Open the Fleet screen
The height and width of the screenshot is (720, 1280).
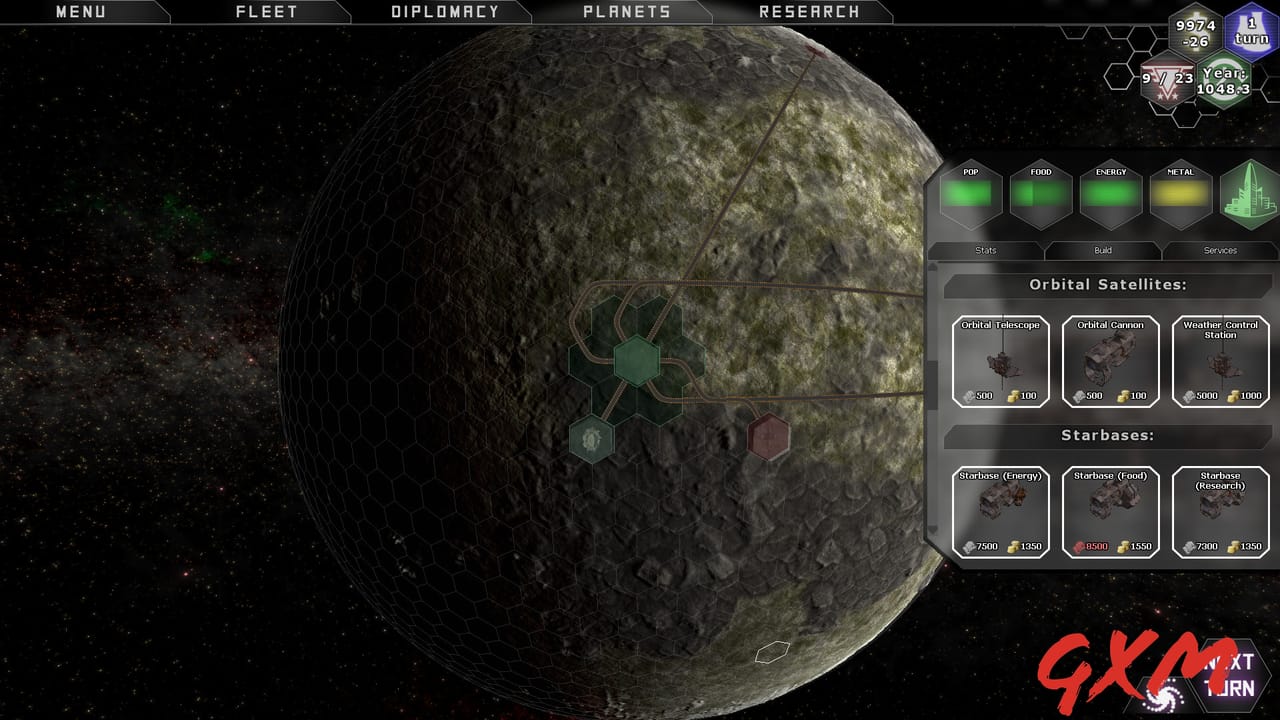266,12
